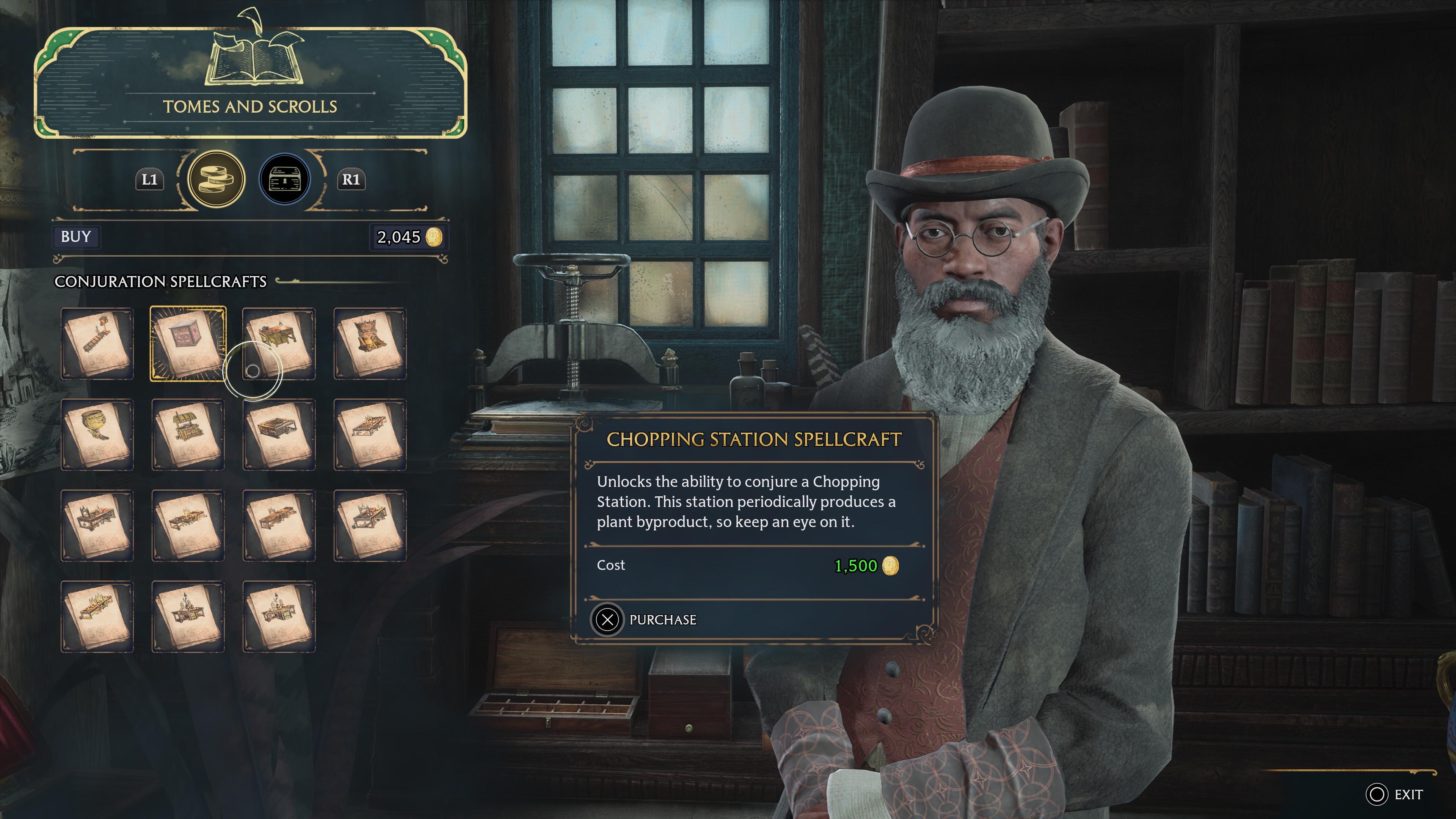1456x819 pixels.
Task: Choose the golden goblet spellcraft scroll
Action: click(97, 435)
